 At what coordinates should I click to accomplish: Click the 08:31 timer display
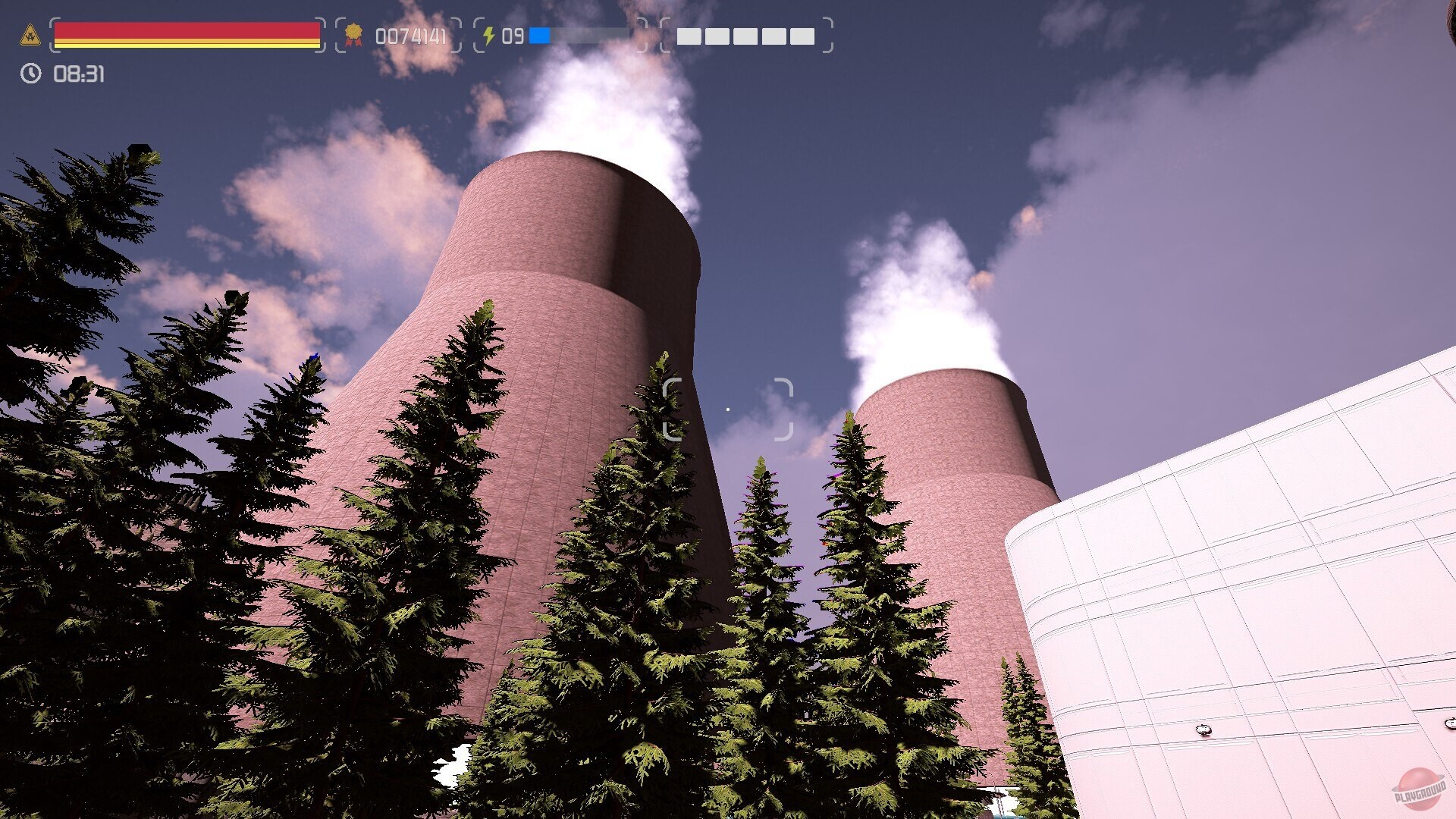(x=78, y=74)
